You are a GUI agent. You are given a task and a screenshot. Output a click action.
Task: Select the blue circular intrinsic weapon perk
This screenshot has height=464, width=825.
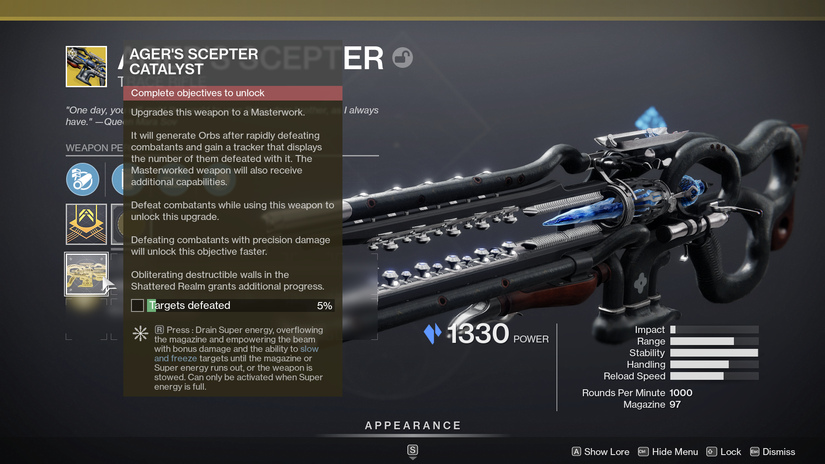click(x=83, y=180)
